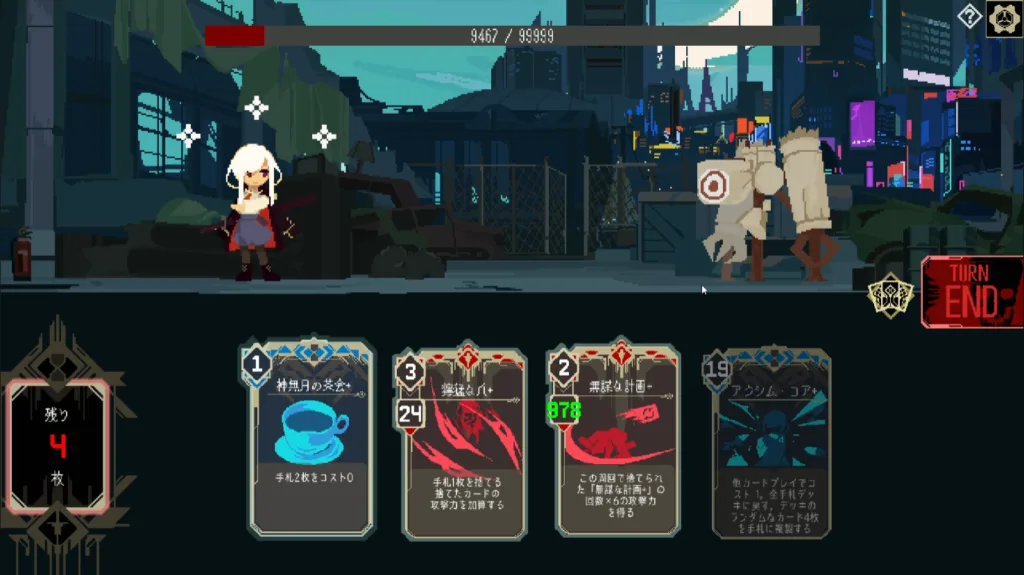Open the question mark help icon
The width and height of the screenshot is (1024, 575).
pyautogui.click(x=969, y=16)
